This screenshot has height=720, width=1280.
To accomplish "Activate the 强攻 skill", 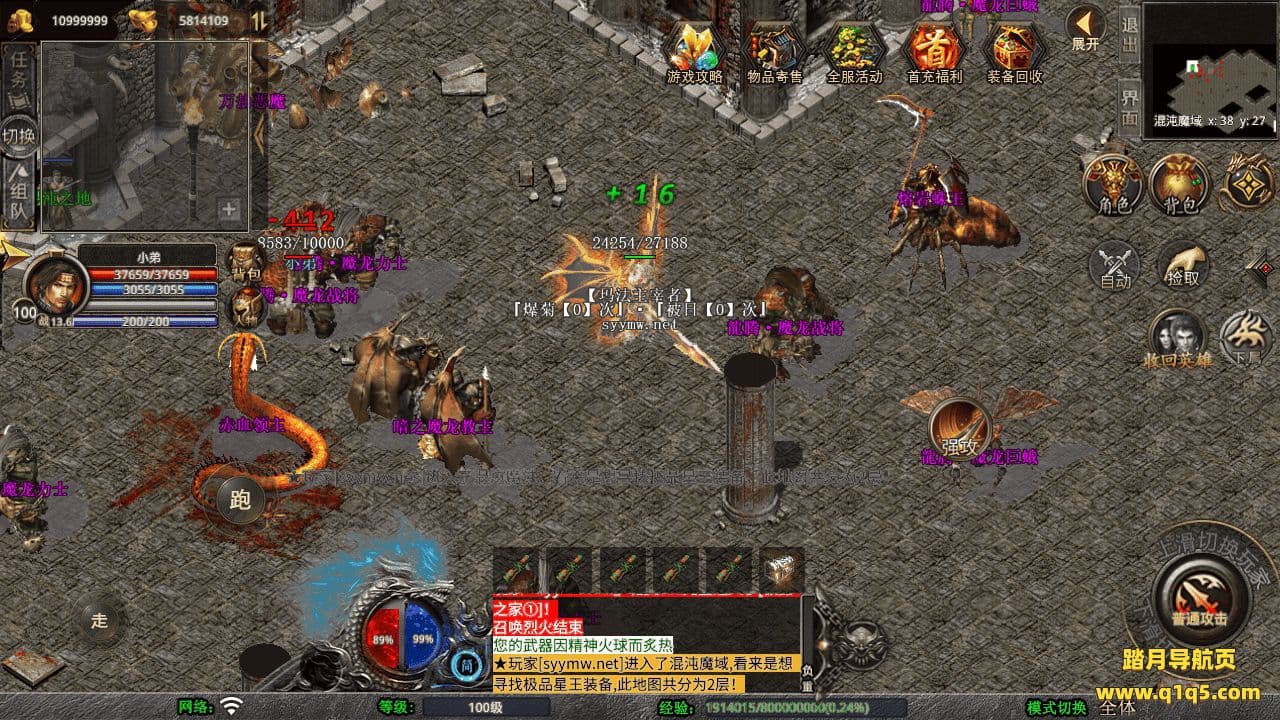I will tap(960, 430).
